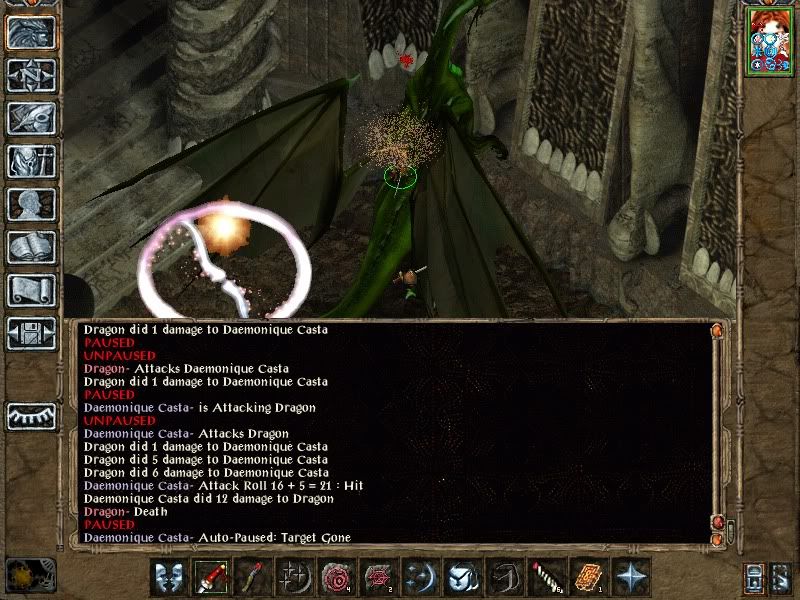Open the area map from the sidebar

point(31,75)
